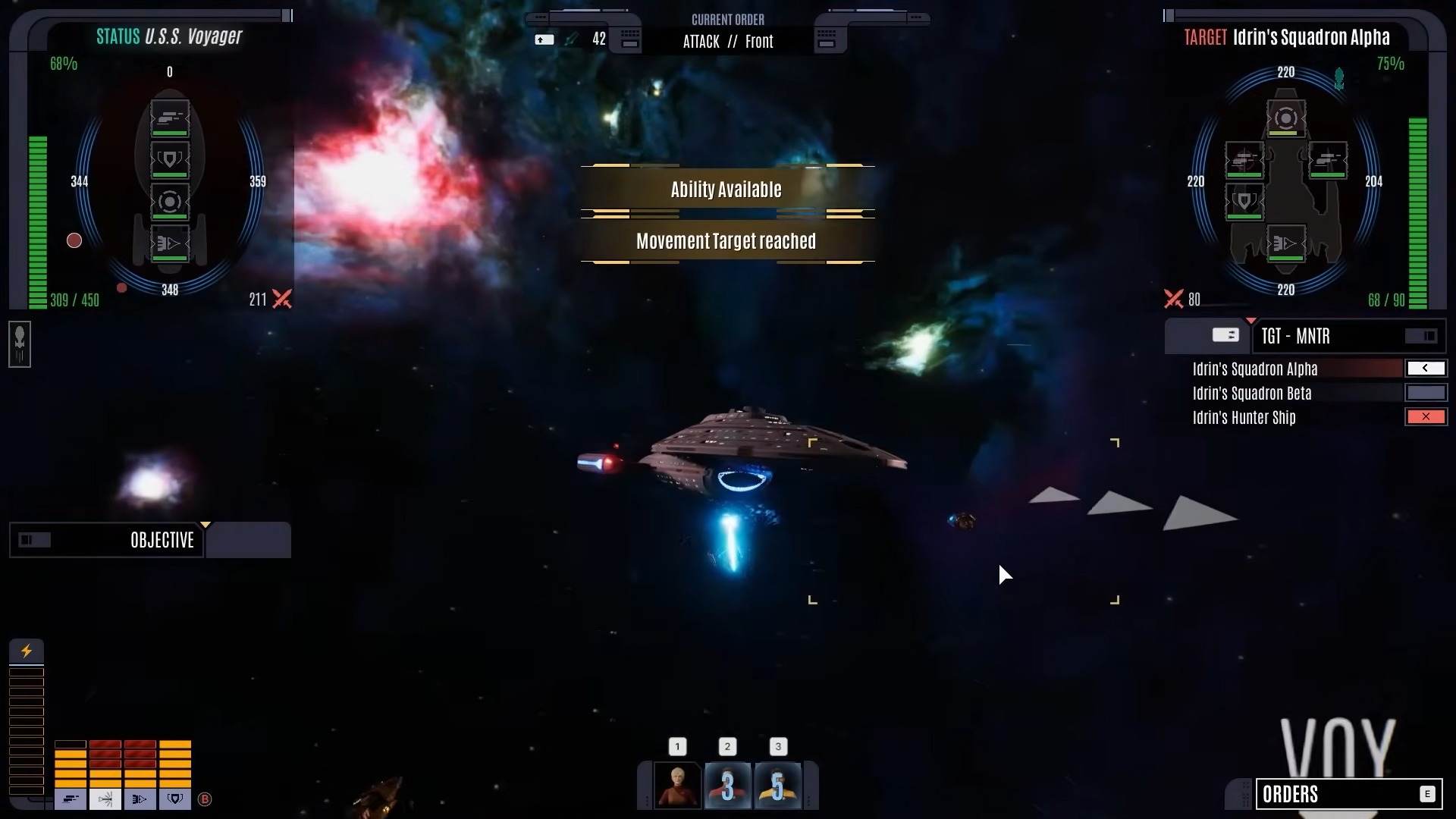Click the lightning bolt power reserve icon
The width and height of the screenshot is (1456, 819).
pos(27,651)
